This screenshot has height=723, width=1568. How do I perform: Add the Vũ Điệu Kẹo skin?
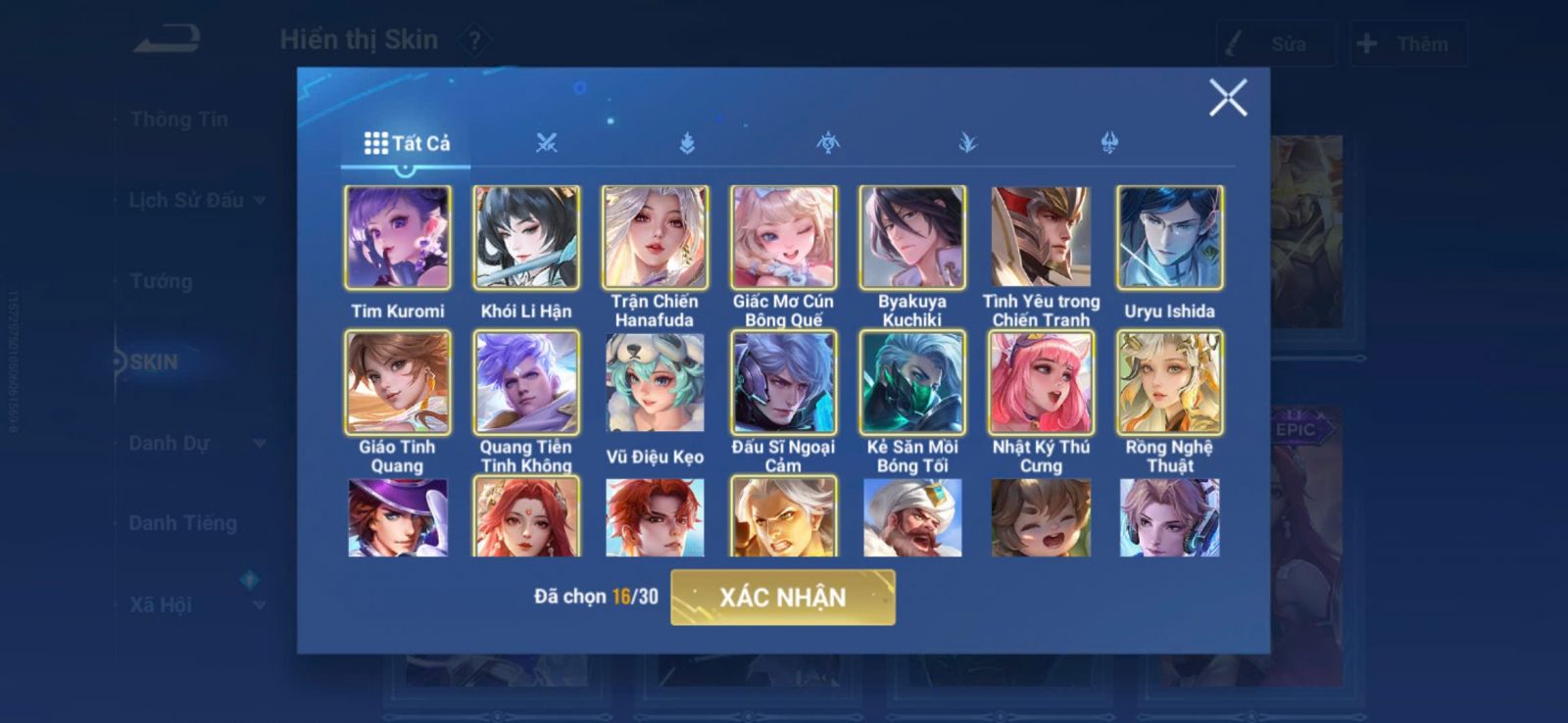point(655,383)
